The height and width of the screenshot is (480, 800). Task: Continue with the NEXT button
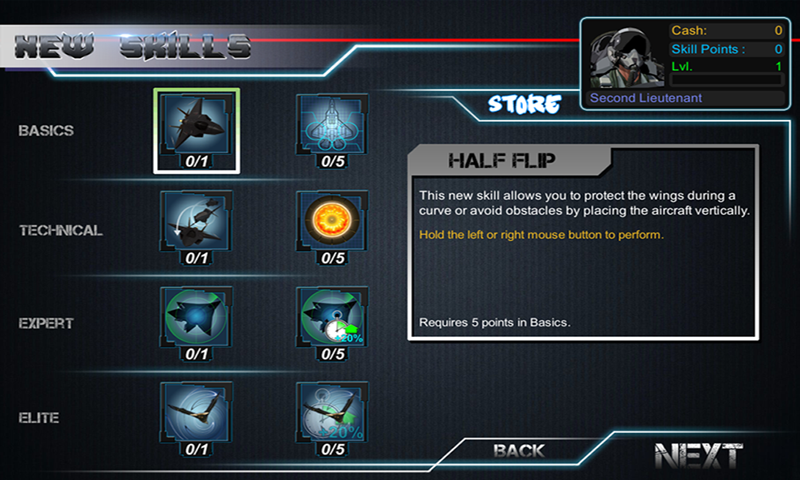(698, 456)
